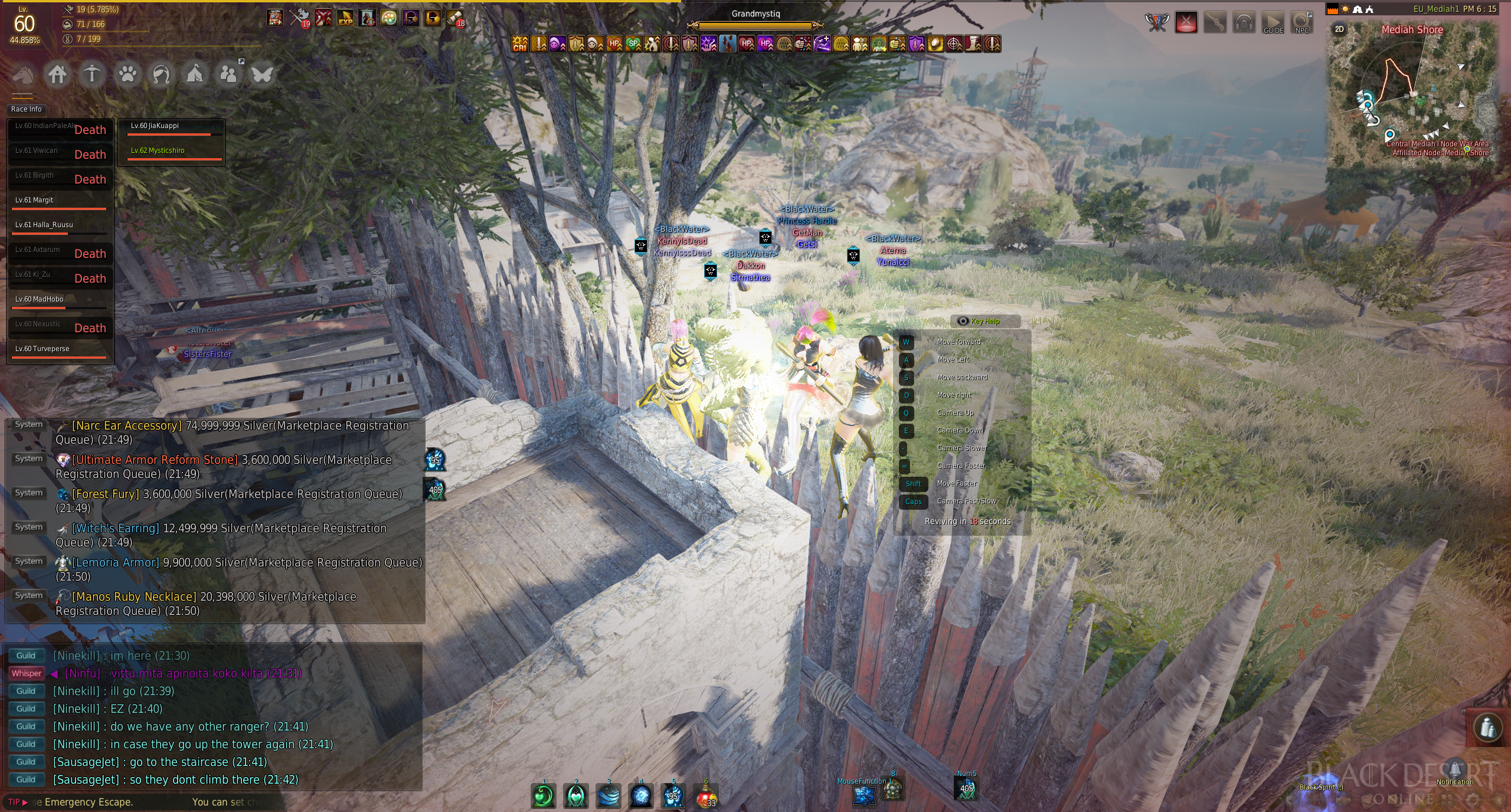
Task: Open the Manos Ruby Necklace chat link
Action: [134, 597]
